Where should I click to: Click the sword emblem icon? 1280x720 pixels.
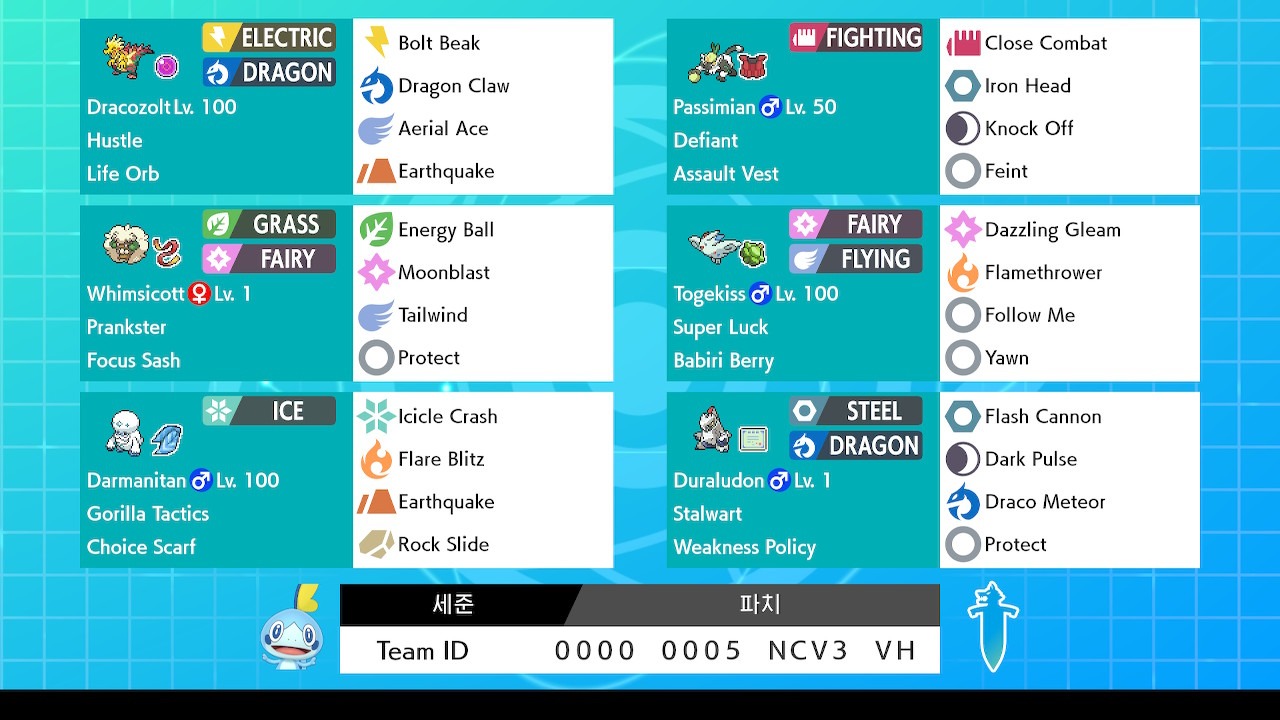click(993, 626)
